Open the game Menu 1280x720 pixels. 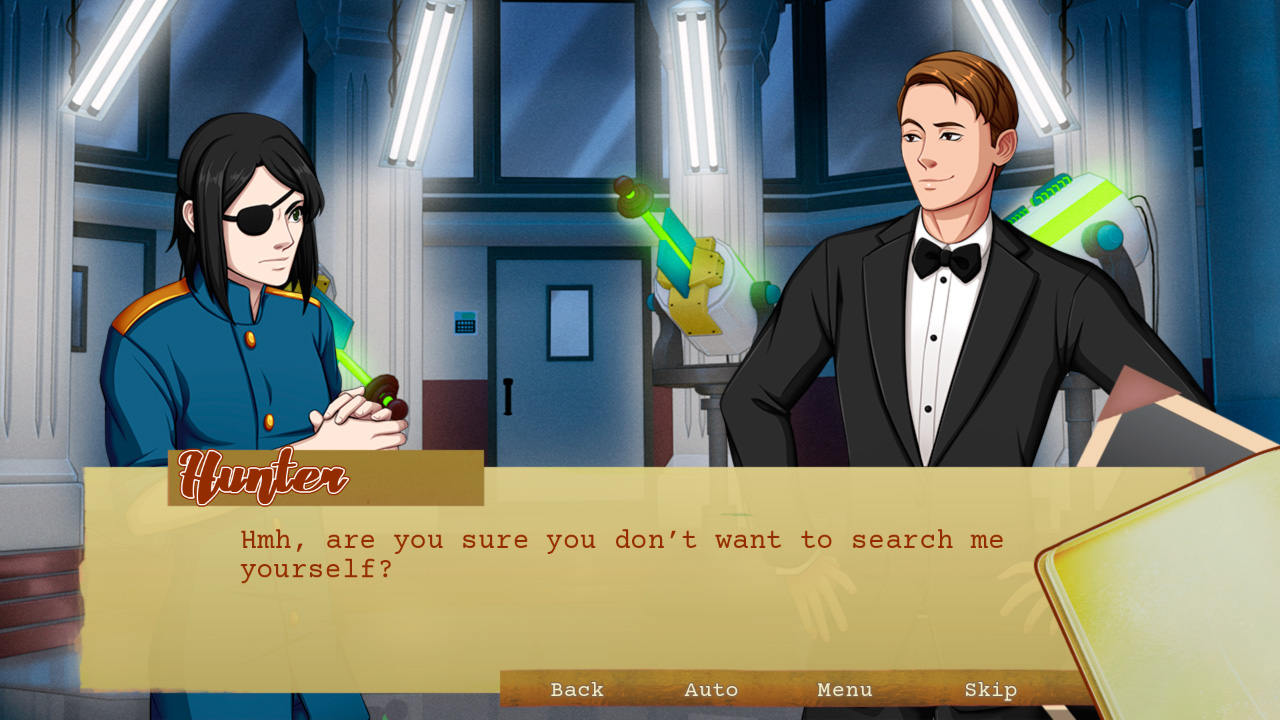point(844,690)
